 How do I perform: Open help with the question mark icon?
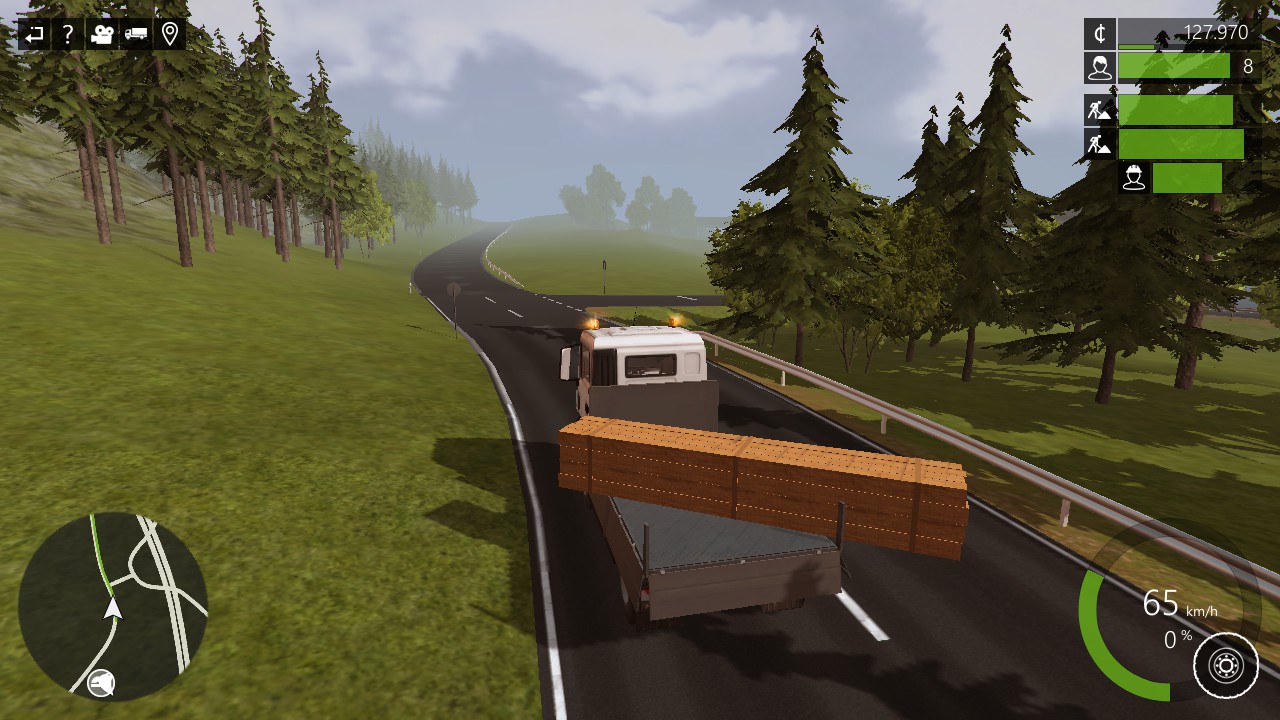click(67, 34)
